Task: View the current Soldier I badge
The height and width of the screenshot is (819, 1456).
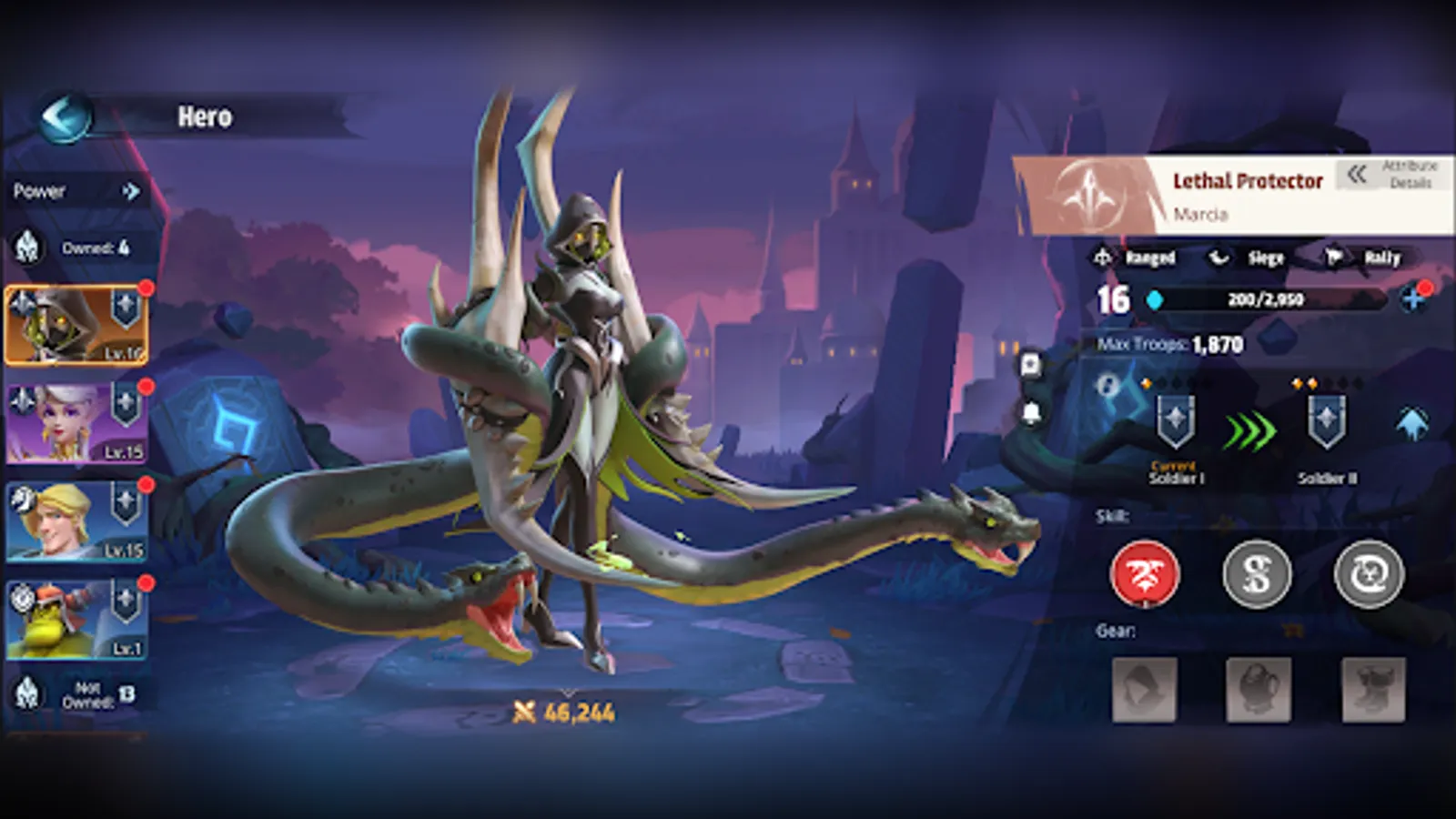Action: [1175, 421]
